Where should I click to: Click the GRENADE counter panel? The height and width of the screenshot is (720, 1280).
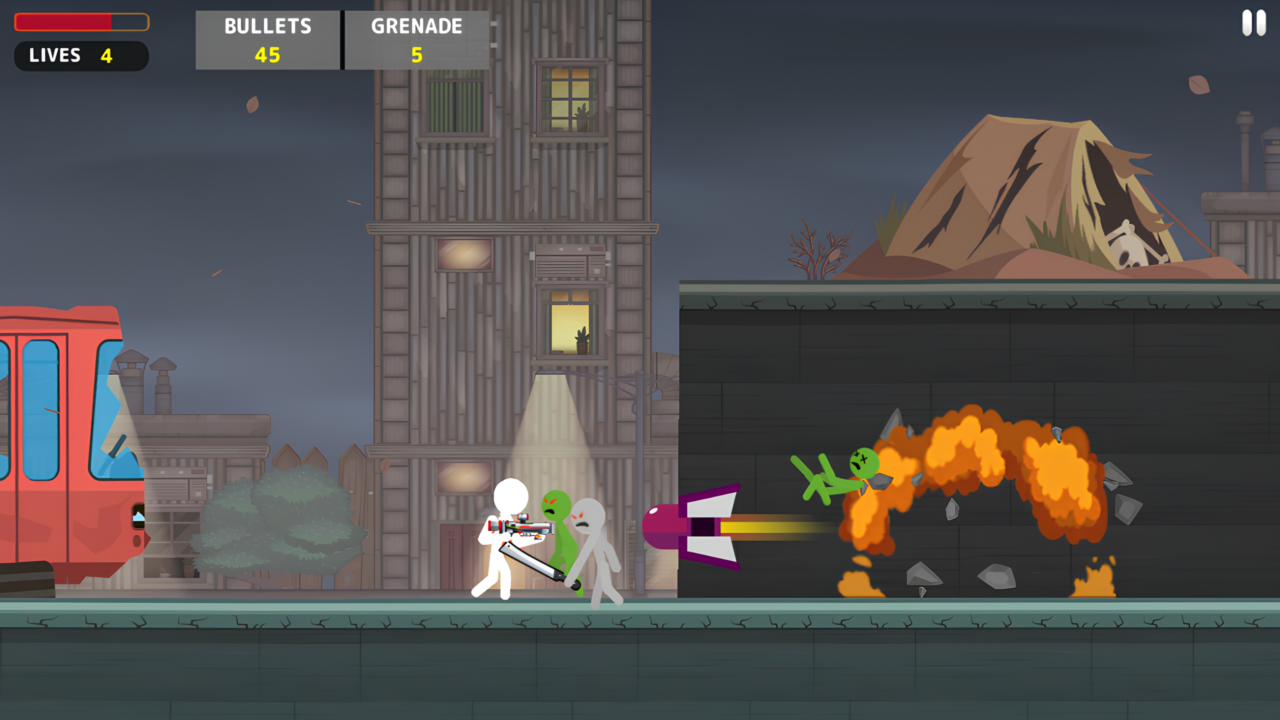pos(416,40)
